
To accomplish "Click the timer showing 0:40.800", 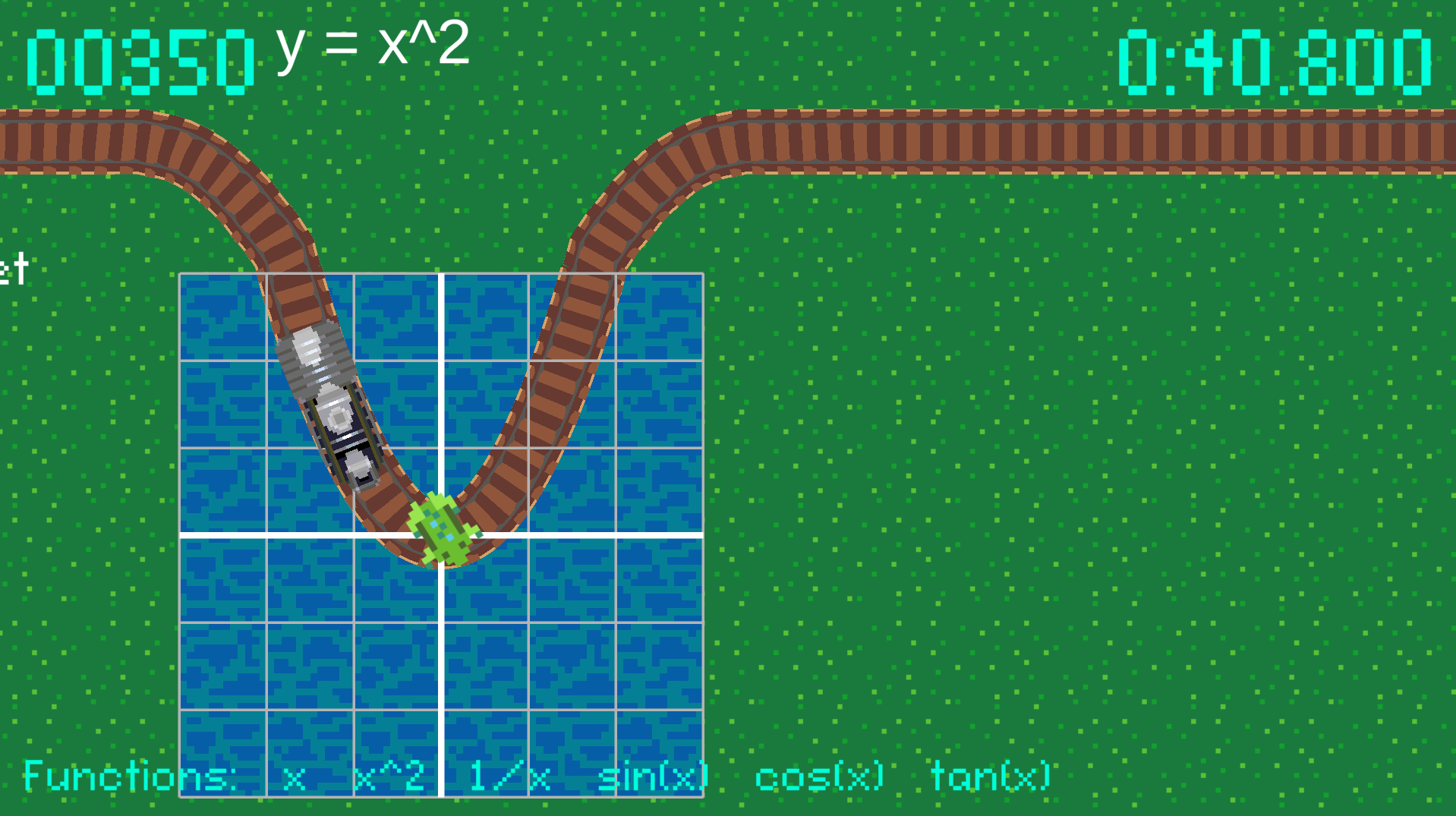I will pos(1275,57).
